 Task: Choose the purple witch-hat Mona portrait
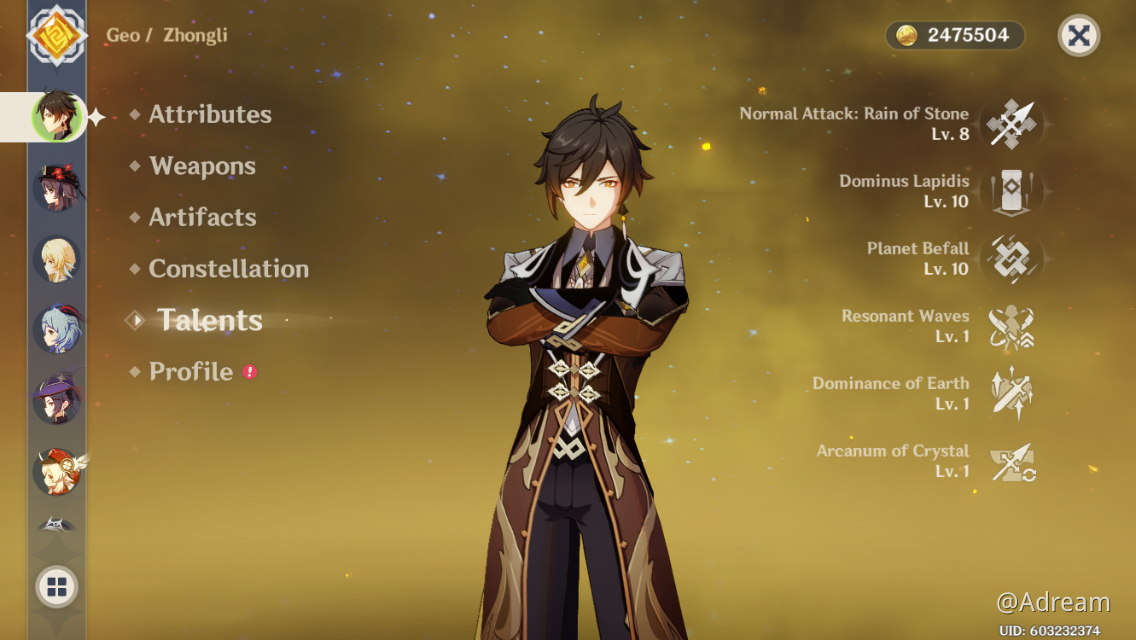coord(57,399)
